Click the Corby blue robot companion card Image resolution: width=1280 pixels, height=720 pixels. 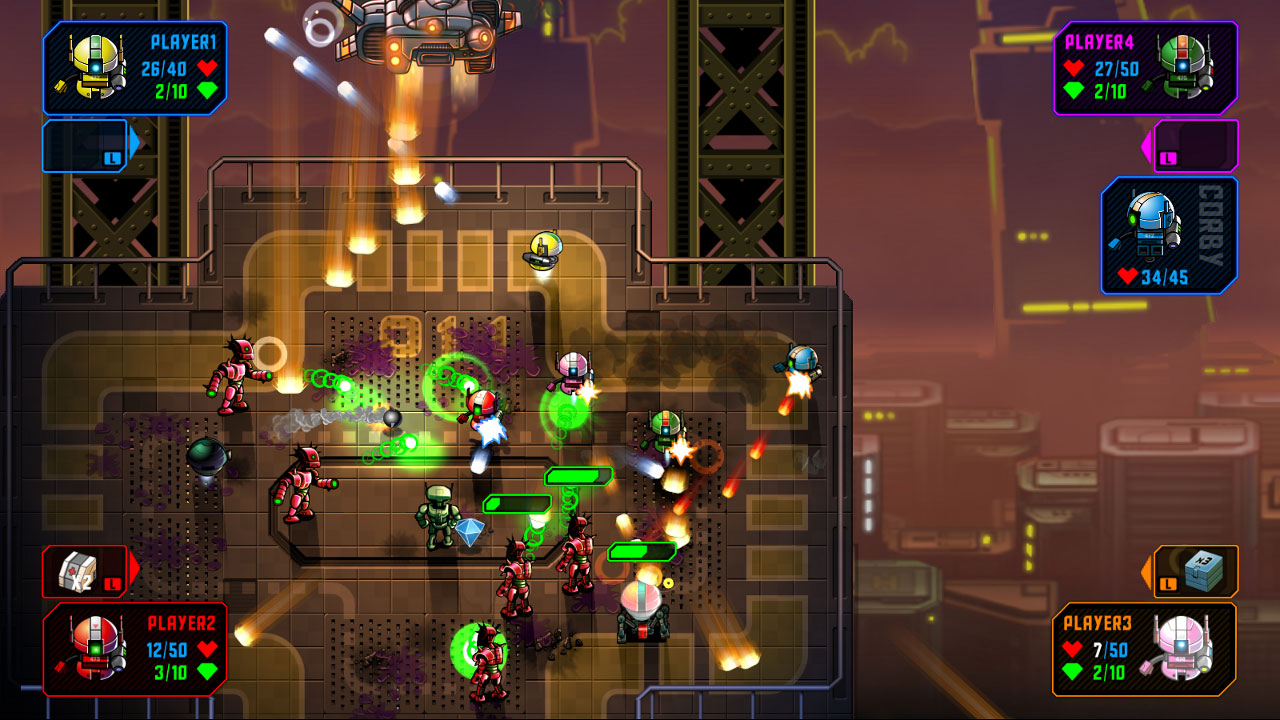pyautogui.click(x=1168, y=235)
